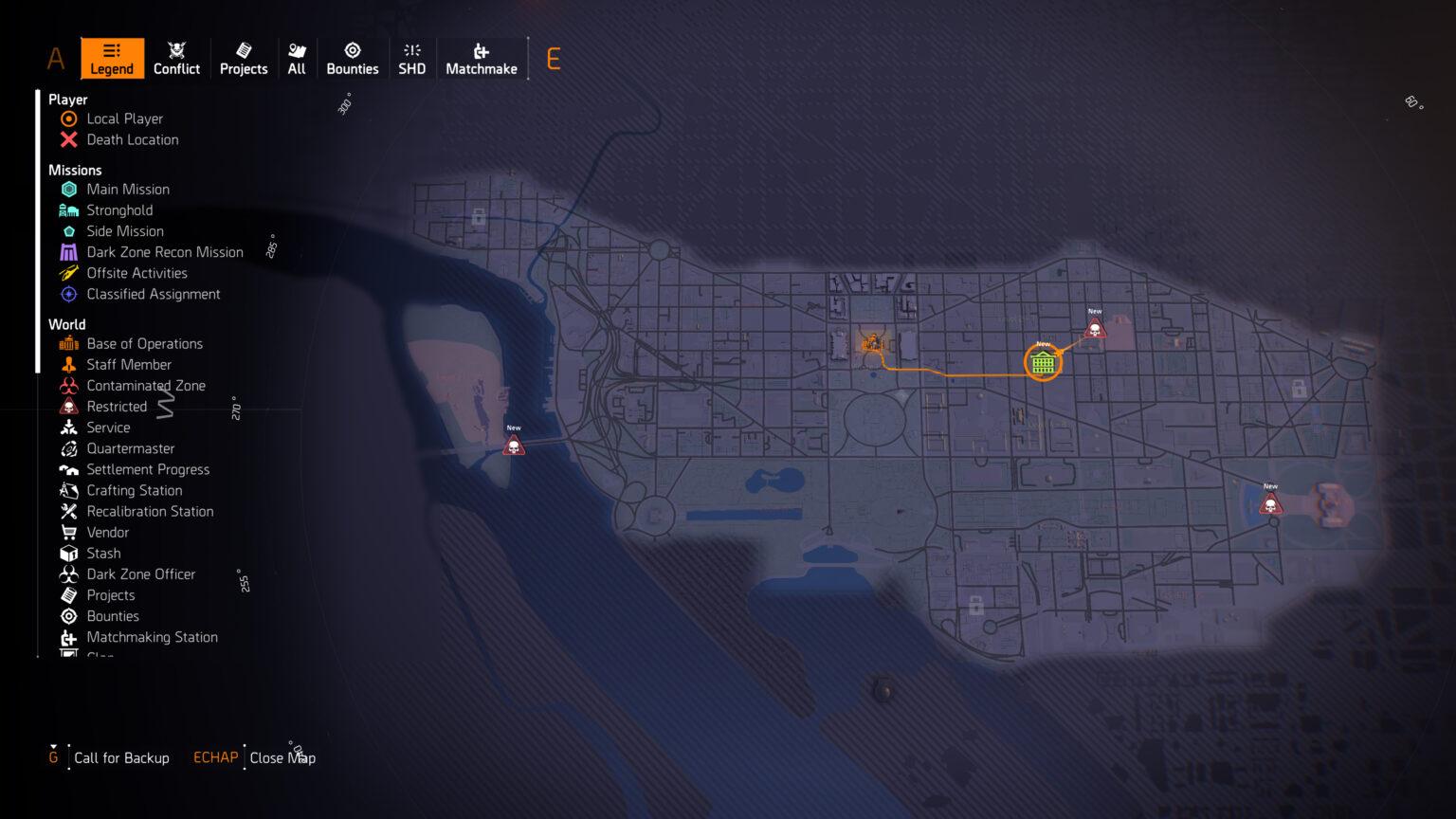Click the Base of Operations icon
The width and height of the screenshot is (1456, 819).
point(68,343)
